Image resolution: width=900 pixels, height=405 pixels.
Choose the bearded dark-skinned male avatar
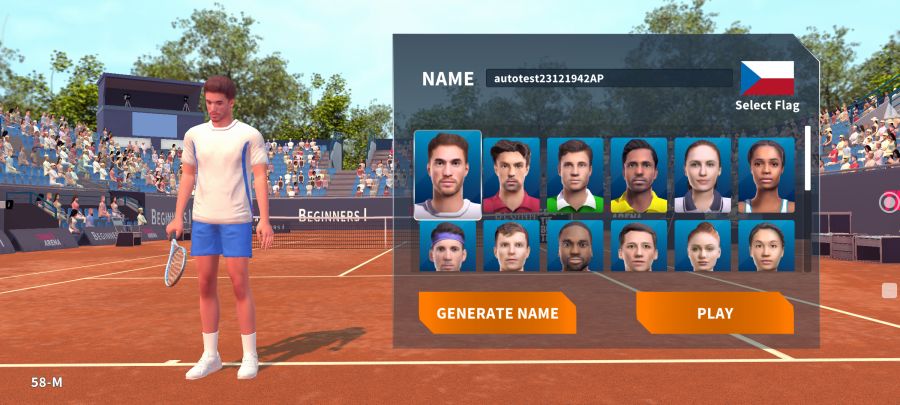pos(575,246)
